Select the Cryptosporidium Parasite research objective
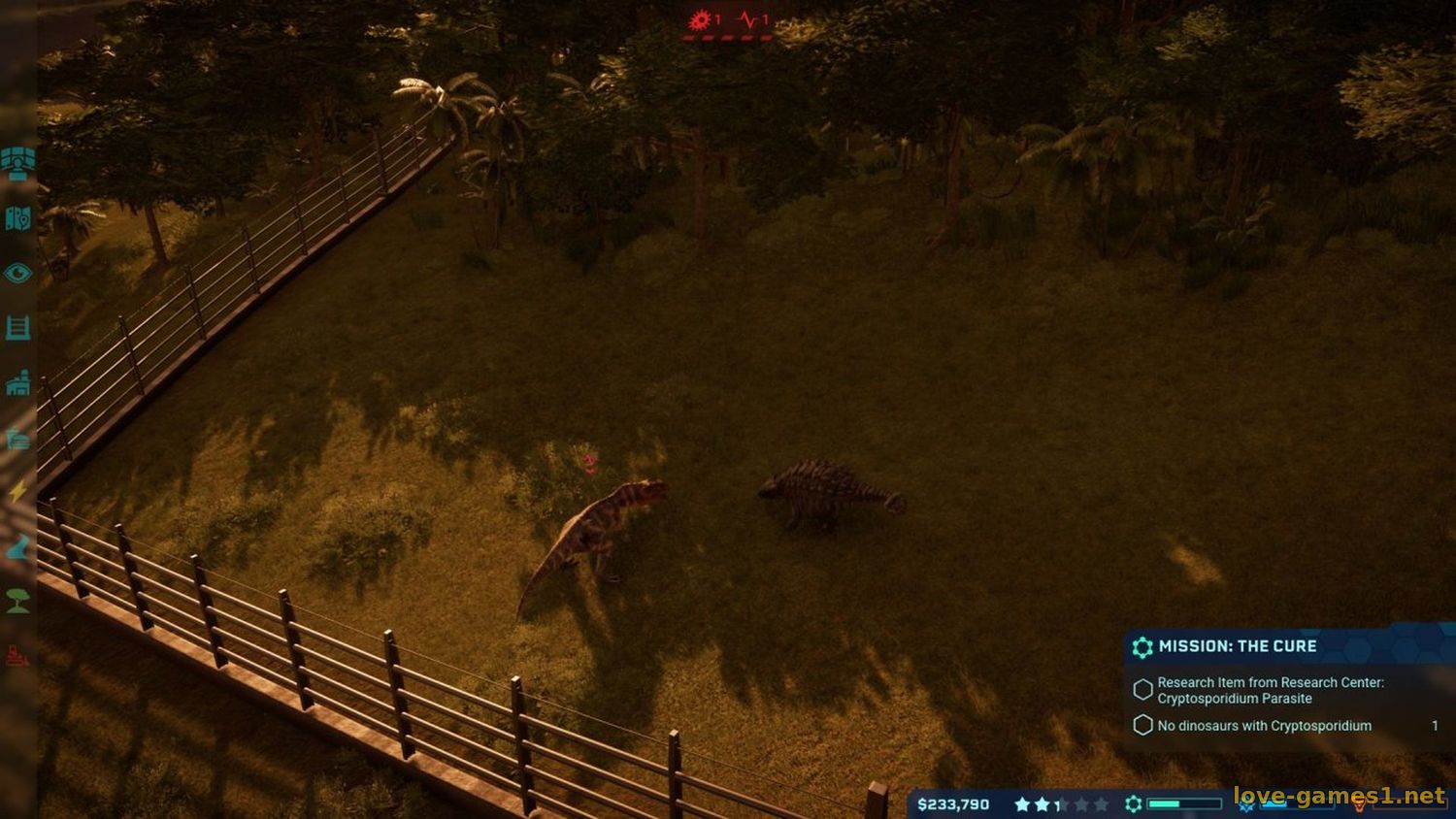Viewport: 1456px width, 819px height. 1270,690
